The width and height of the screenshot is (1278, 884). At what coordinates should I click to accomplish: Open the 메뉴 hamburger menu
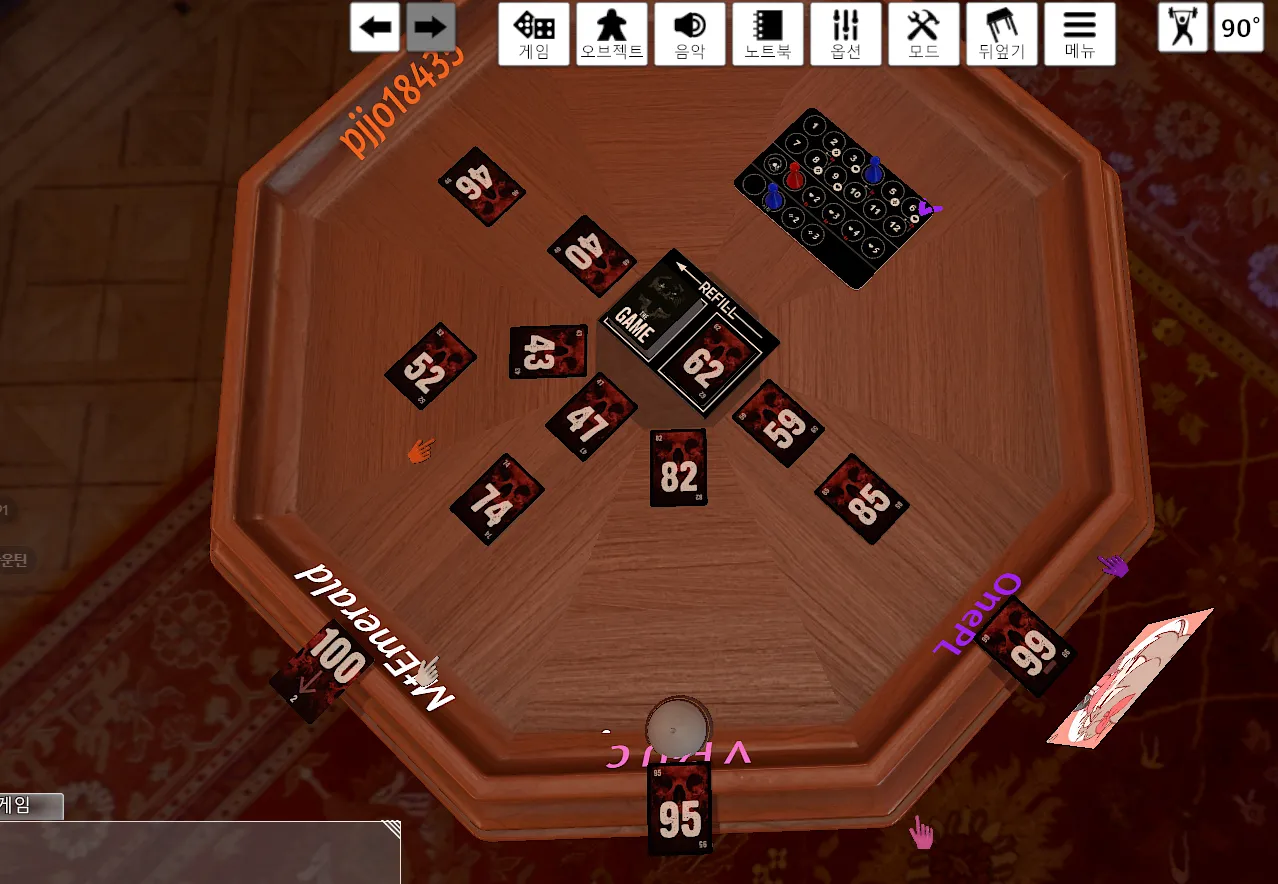tap(1080, 34)
